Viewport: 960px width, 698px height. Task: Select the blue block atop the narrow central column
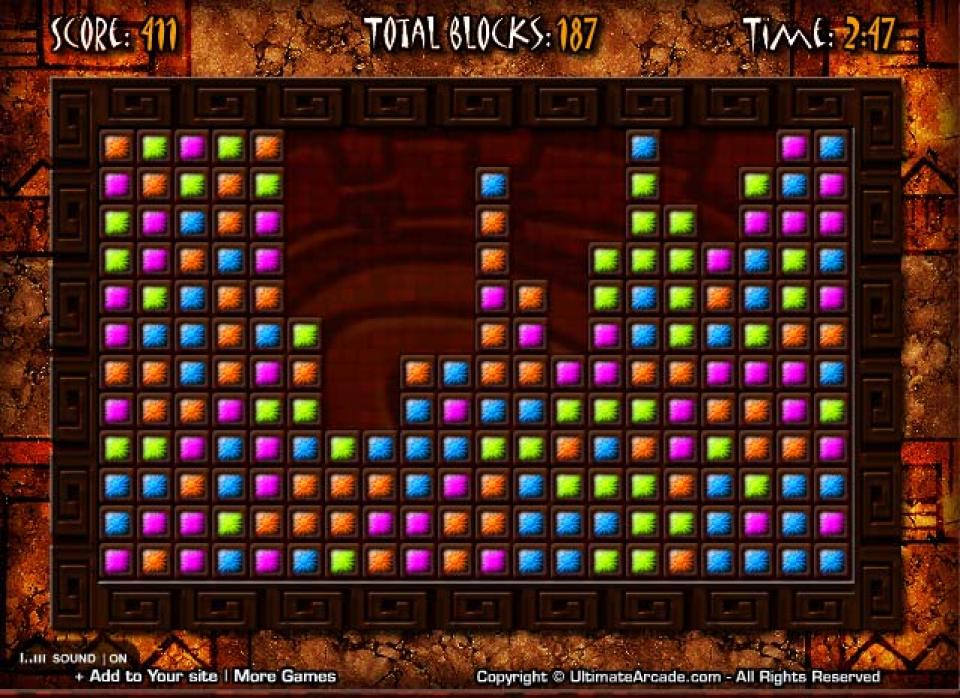click(x=493, y=185)
